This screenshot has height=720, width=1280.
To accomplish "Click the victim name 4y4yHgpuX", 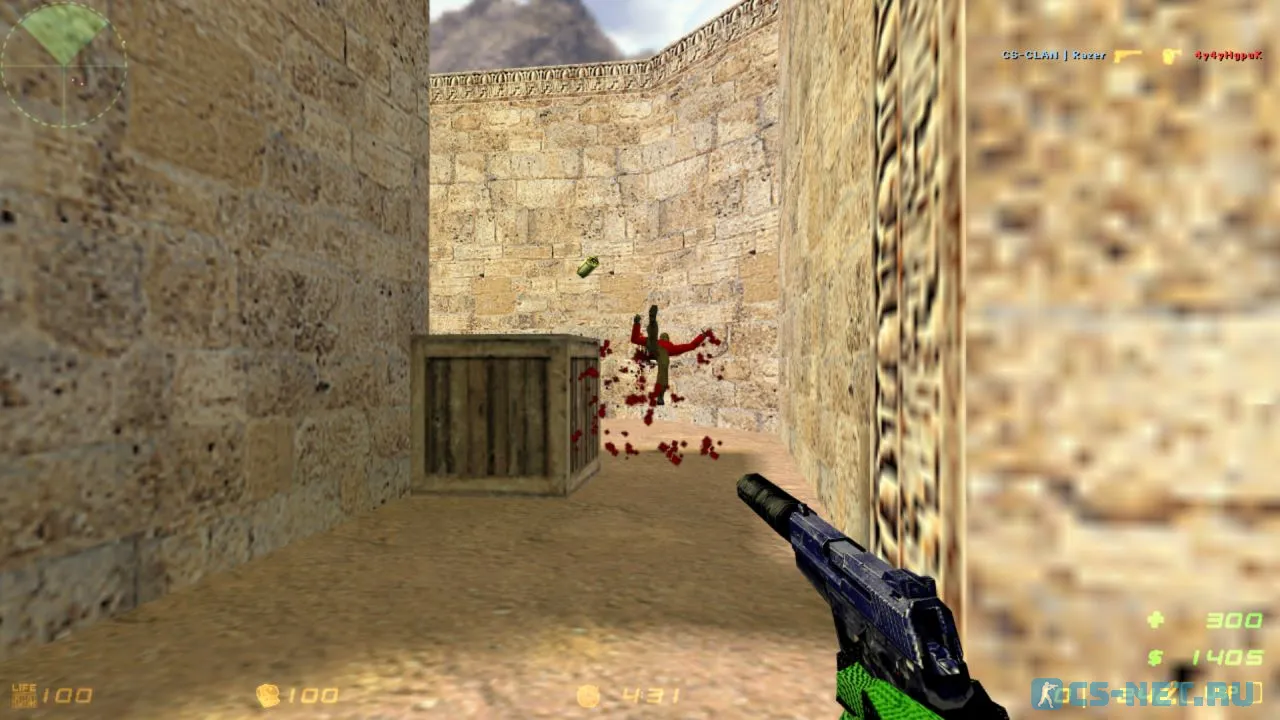I will 1228,56.
